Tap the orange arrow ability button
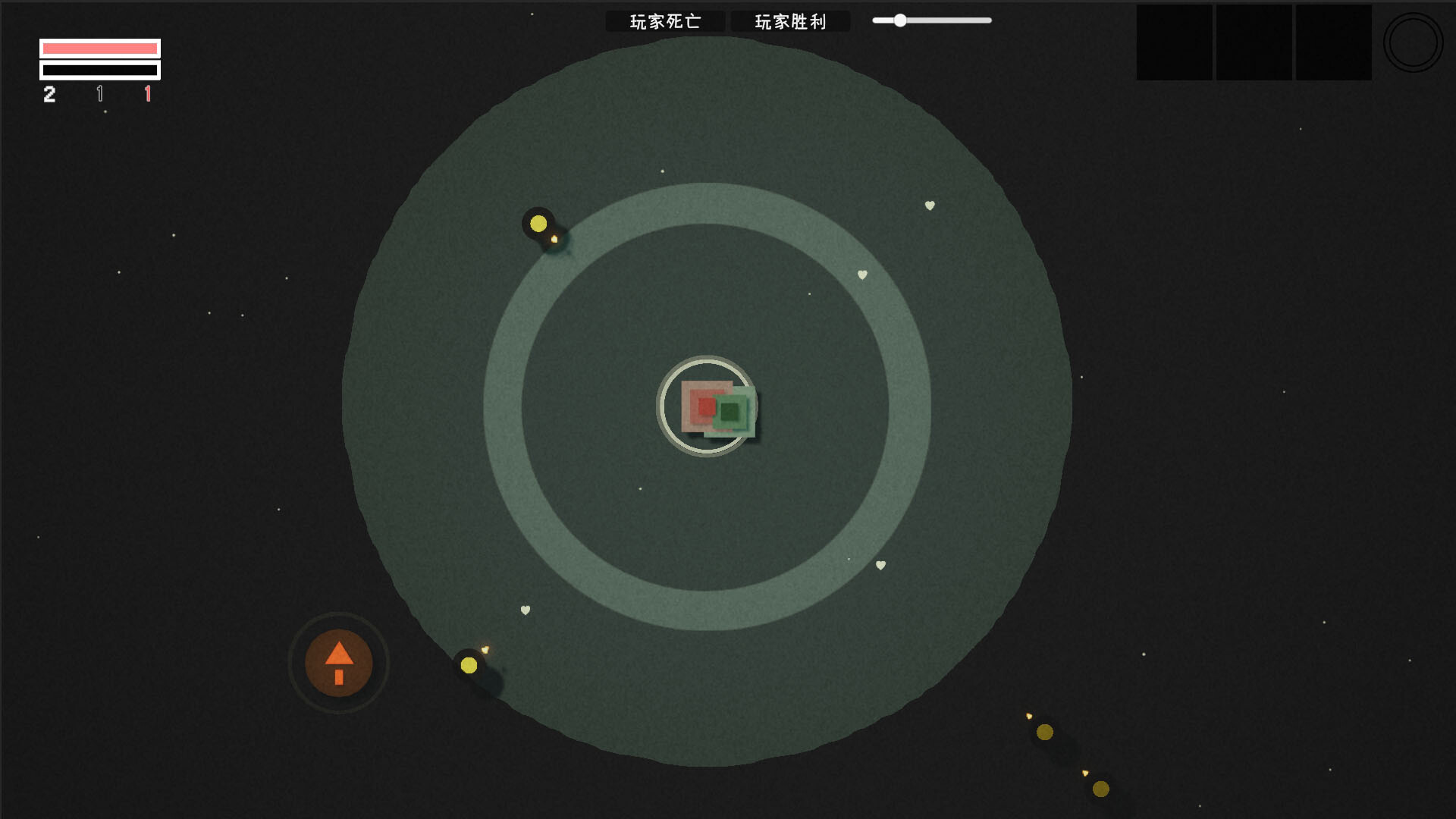The width and height of the screenshot is (1456, 819). coord(338,664)
